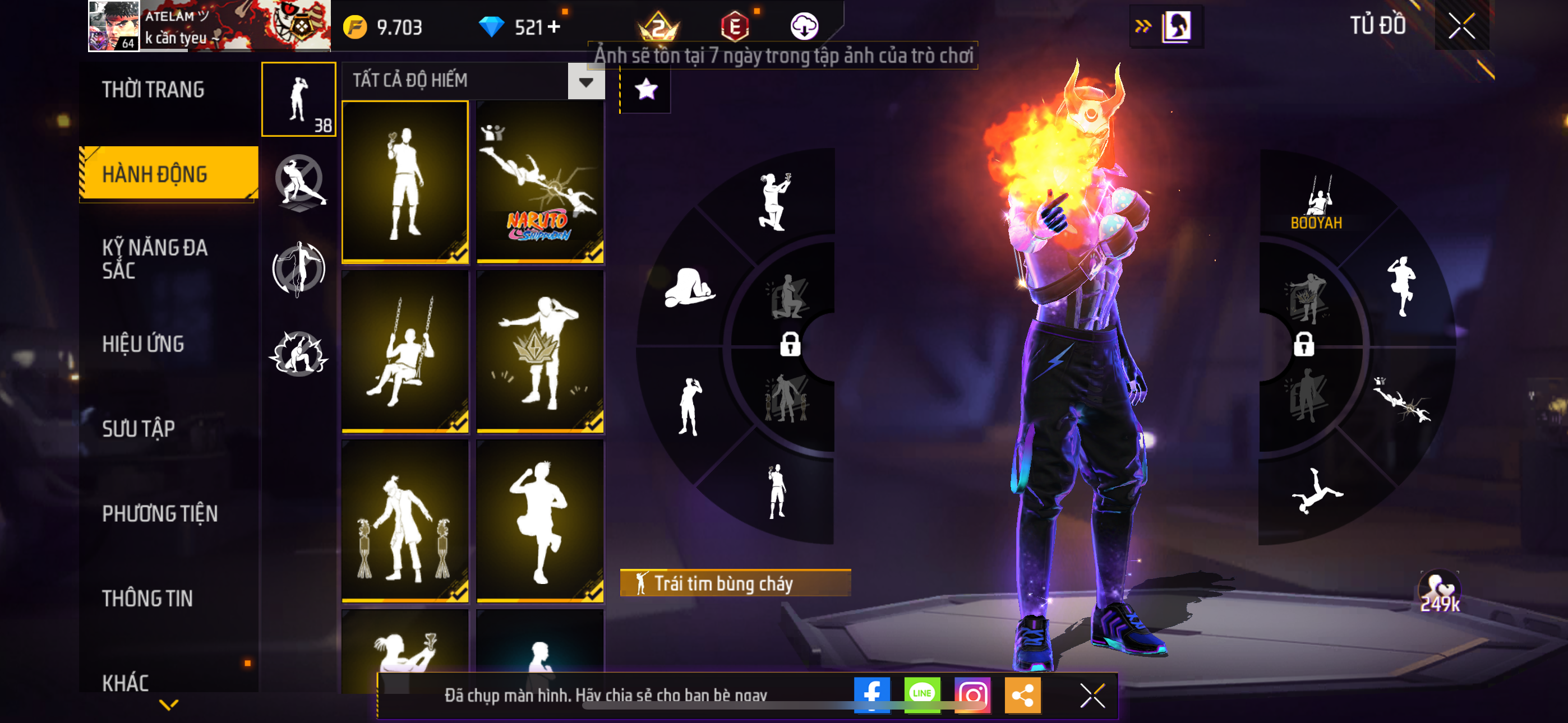Switch to KỸ NĂNG ĐA SẮC tab
1568x723 pixels.
tap(155, 258)
